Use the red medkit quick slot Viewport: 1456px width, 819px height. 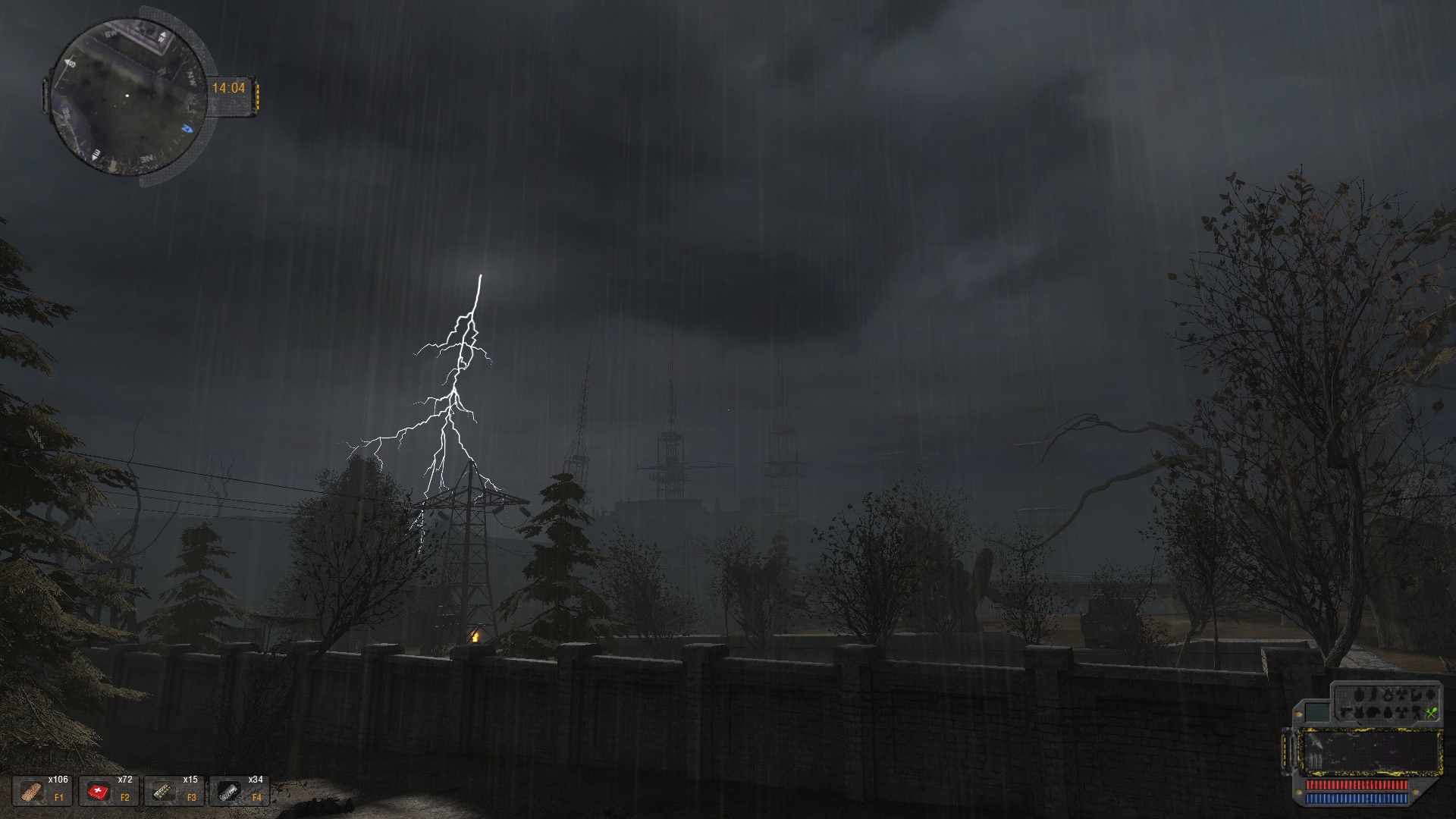click(108, 791)
